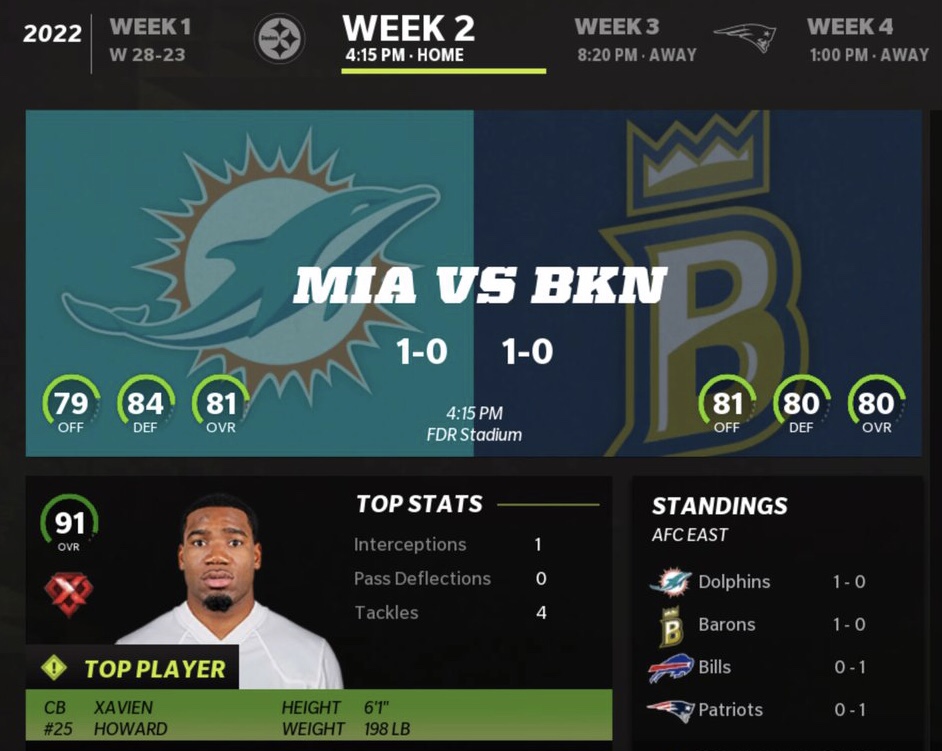Viewport: 942px width, 751px height.
Task: Open the MIA vs BKN matchup panel
Action: (473, 283)
